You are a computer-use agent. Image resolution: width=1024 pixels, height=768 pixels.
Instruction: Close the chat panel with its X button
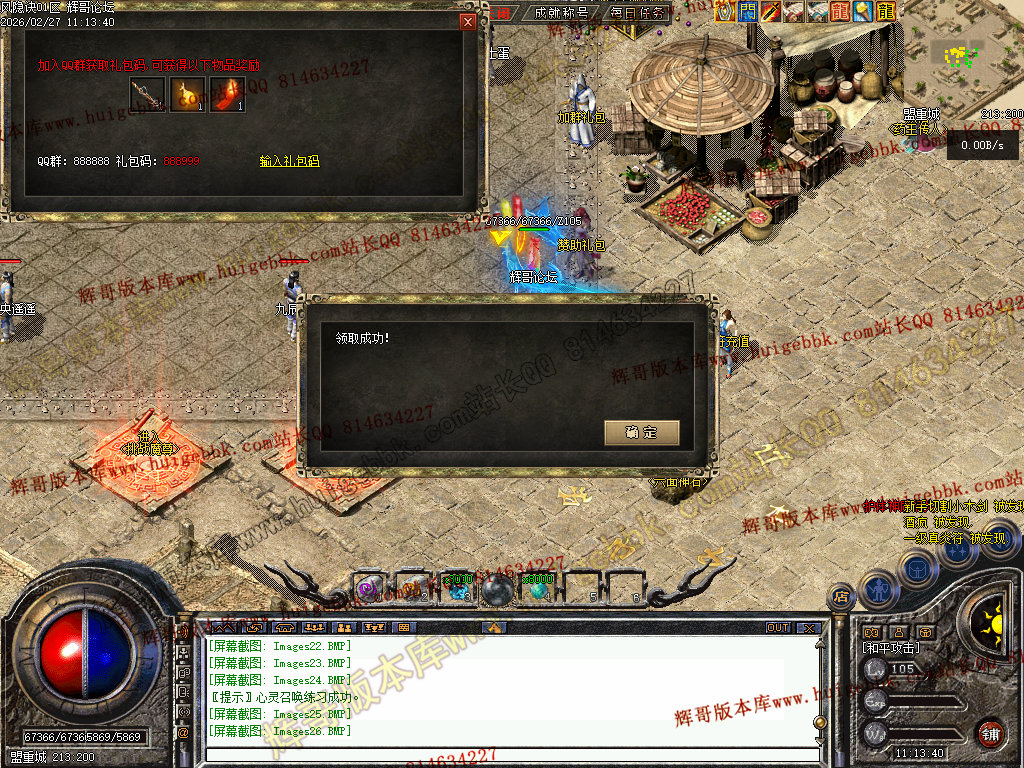[x=808, y=628]
